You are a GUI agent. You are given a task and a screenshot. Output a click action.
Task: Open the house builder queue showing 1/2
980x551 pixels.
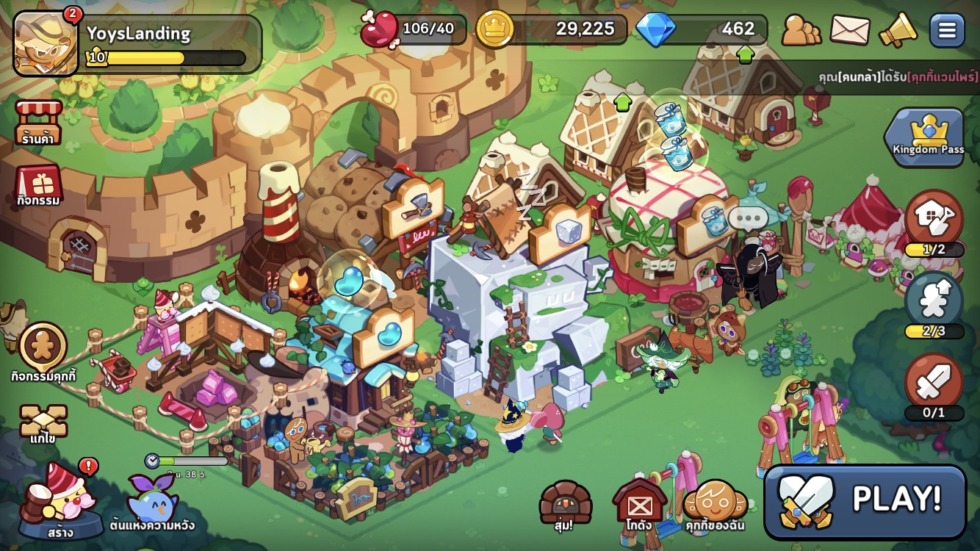pyautogui.click(x=934, y=220)
